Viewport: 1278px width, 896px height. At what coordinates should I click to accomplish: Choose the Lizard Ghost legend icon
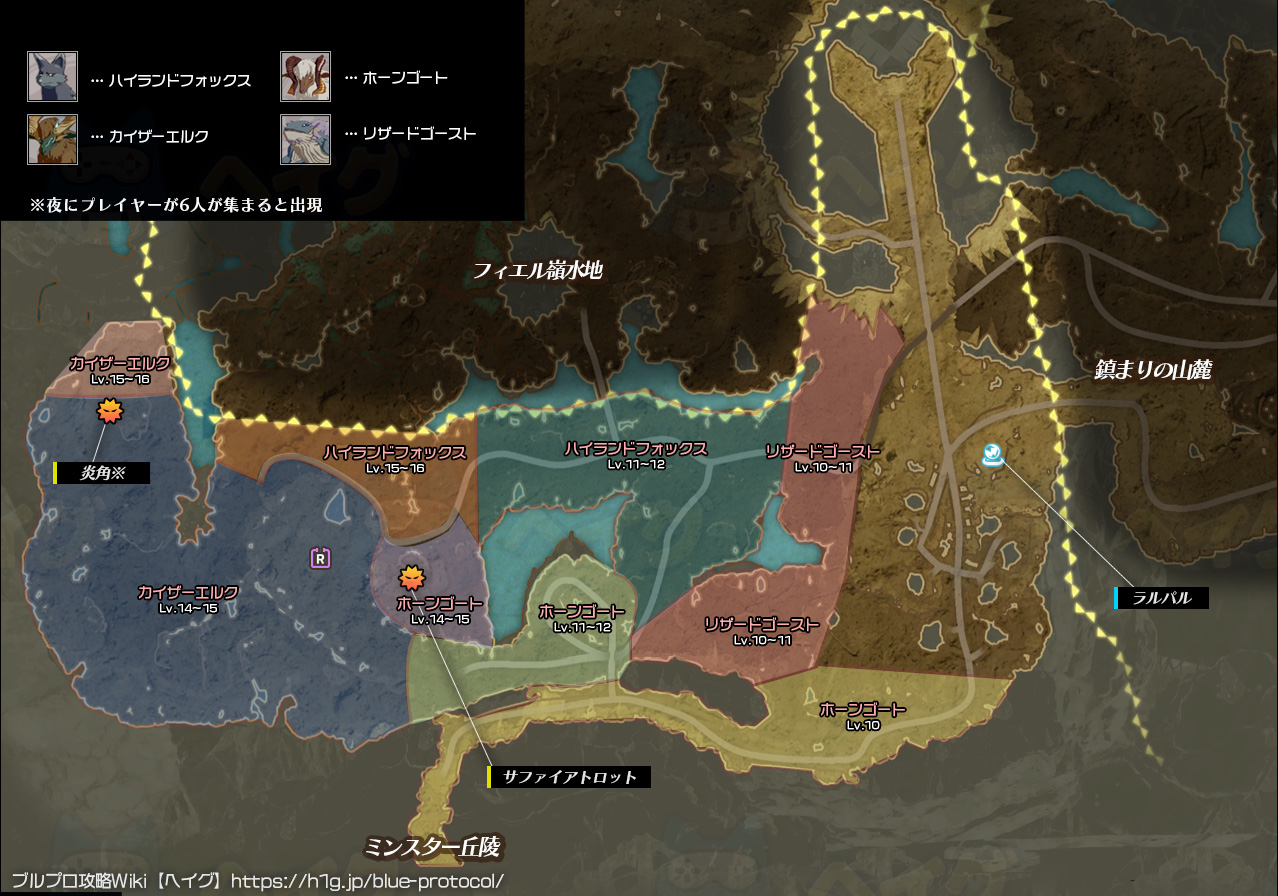[305, 139]
